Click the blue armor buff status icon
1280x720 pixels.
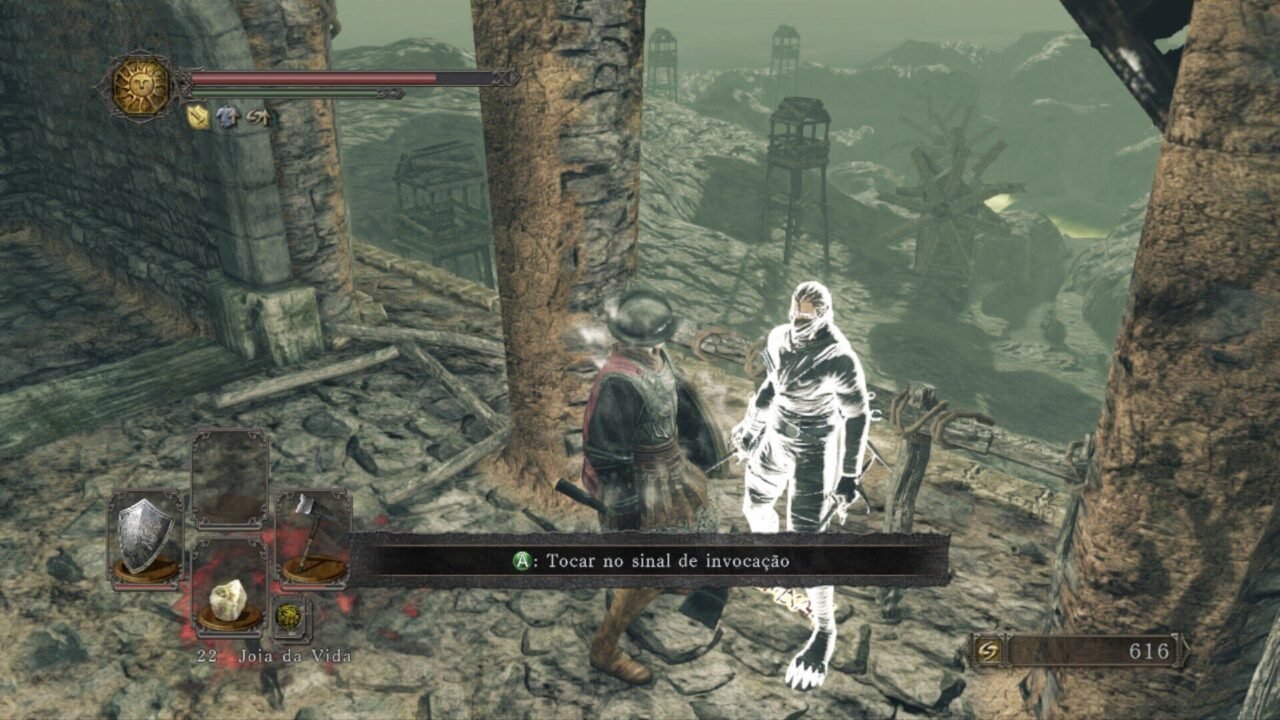point(228,117)
